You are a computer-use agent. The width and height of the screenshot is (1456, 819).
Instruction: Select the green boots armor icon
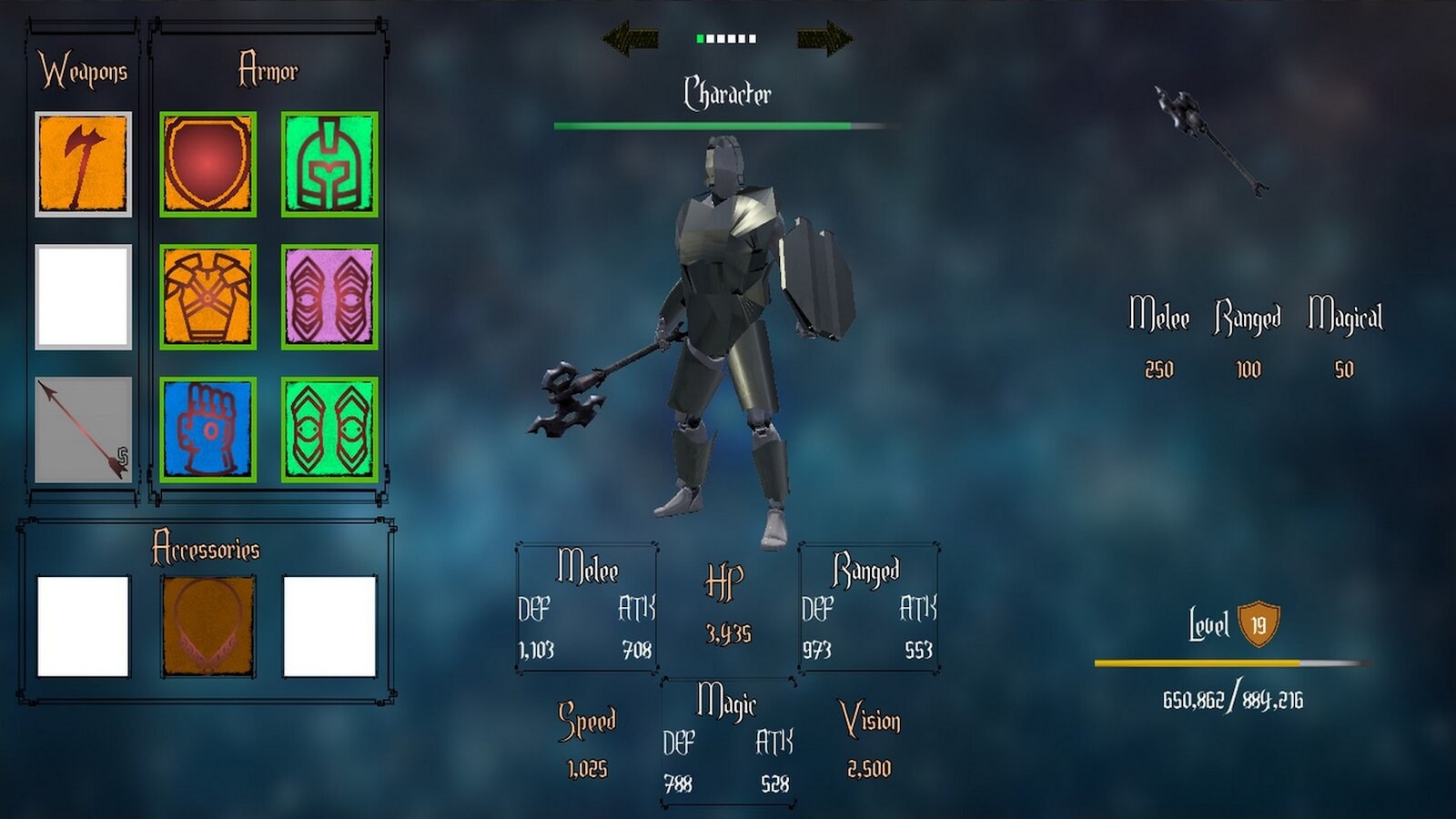(330, 428)
